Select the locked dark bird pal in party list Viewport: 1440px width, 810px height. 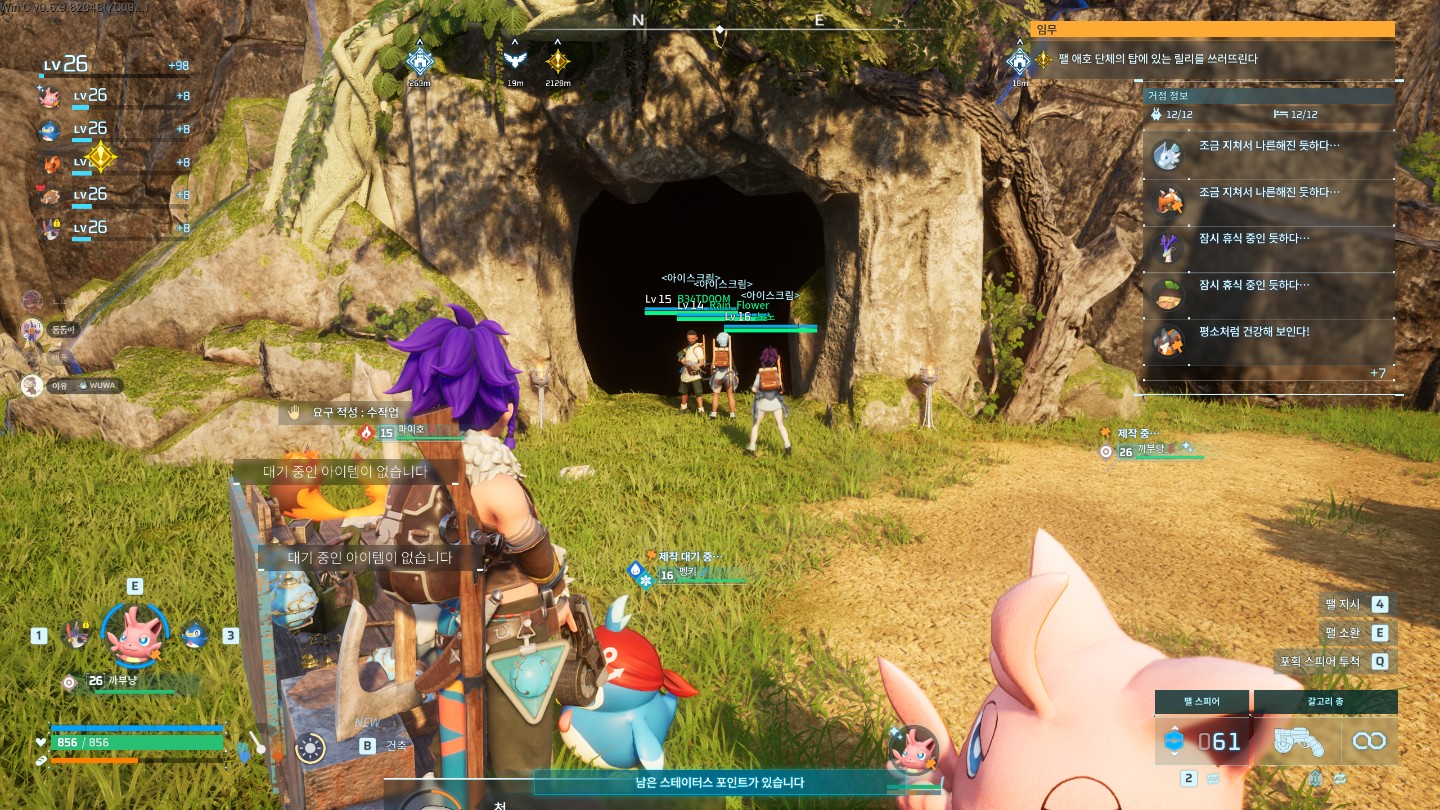tap(50, 229)
